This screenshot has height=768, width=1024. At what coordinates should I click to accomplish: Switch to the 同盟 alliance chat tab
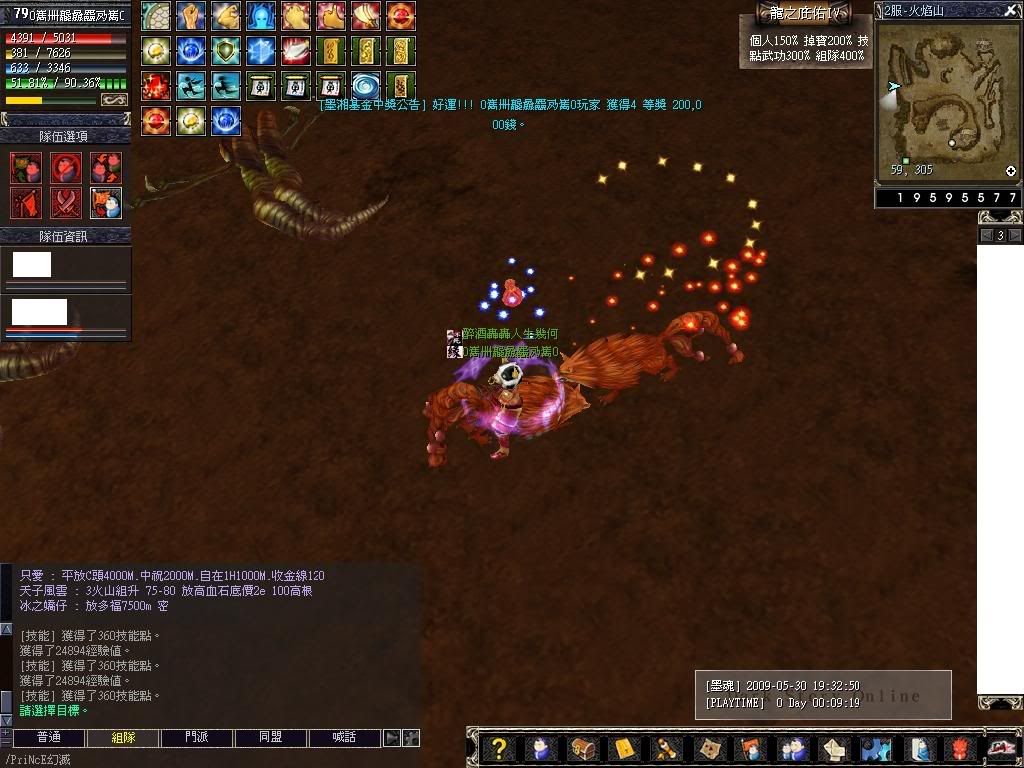[x=271, y=738]
